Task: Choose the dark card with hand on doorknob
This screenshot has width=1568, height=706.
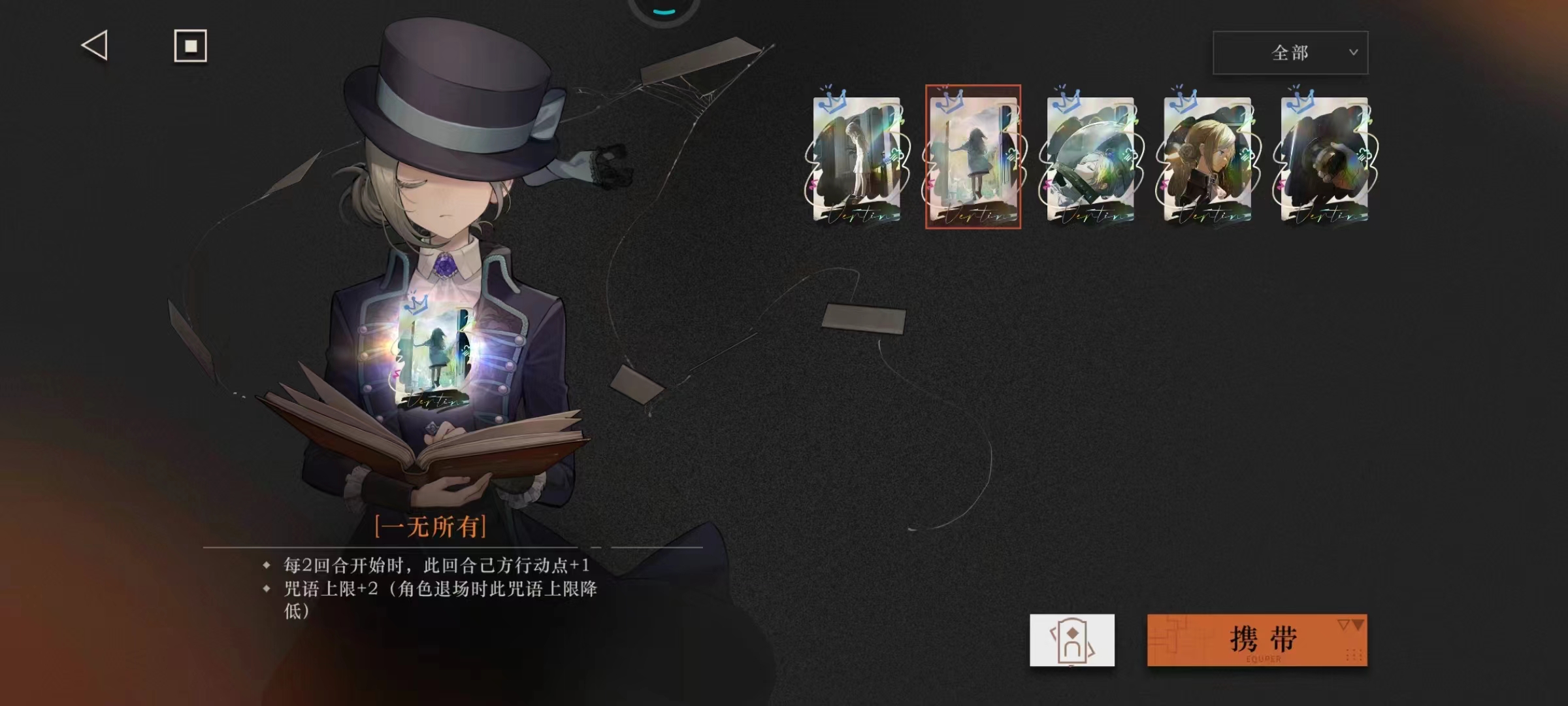Action: (1324, 158)
